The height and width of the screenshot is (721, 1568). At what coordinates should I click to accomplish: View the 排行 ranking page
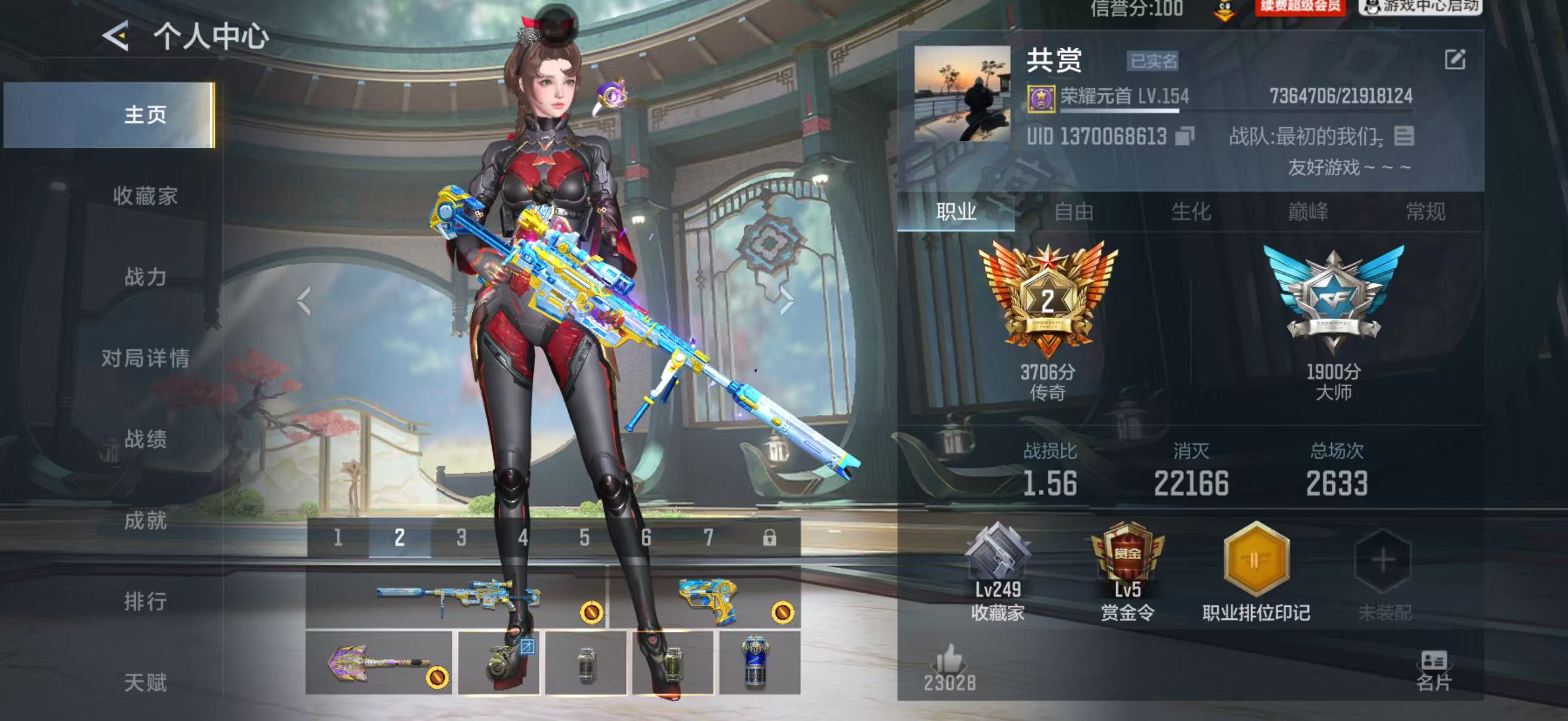pos(145,601)
